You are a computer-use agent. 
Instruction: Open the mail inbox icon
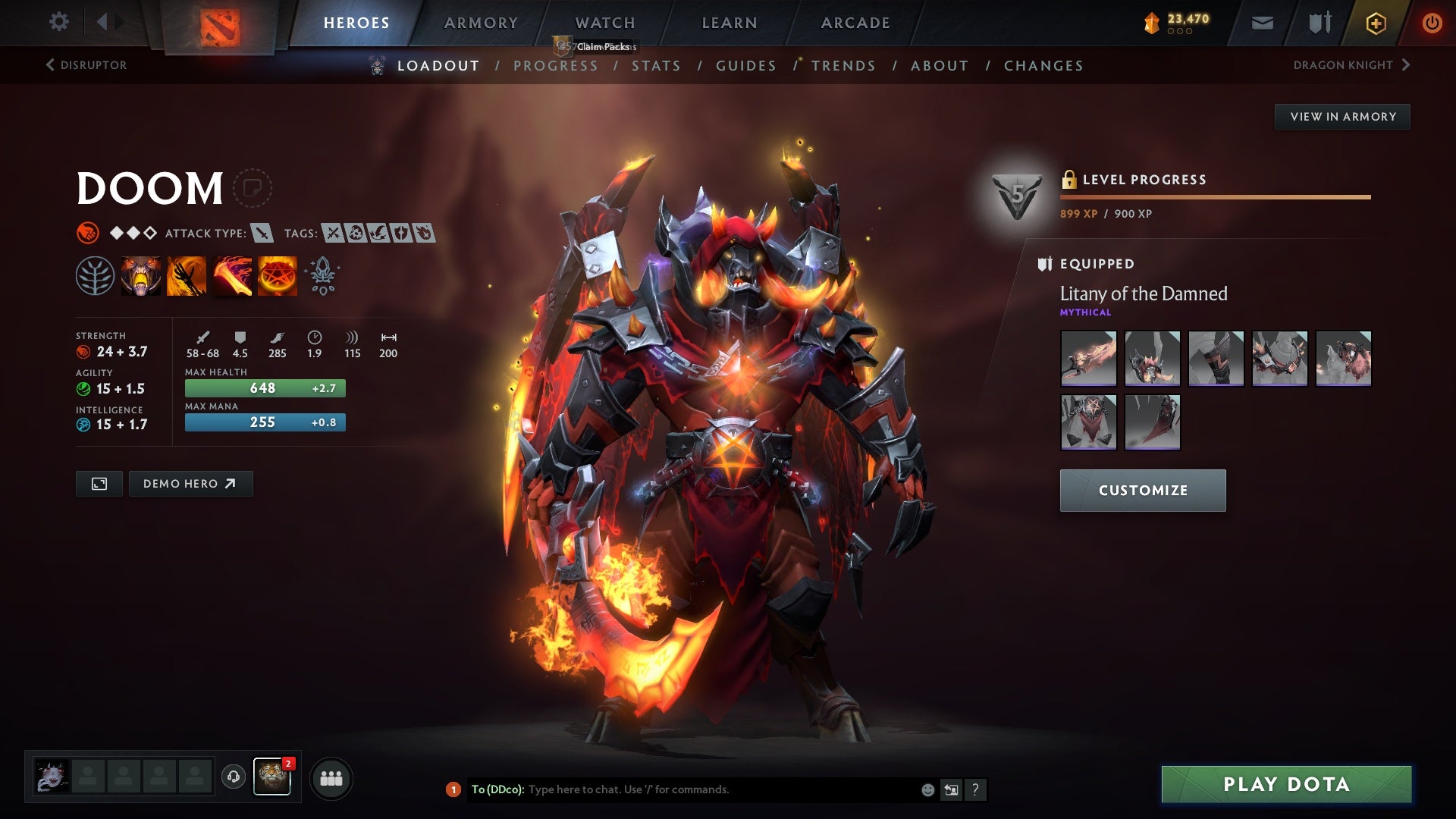pyautogui.click(x=1262, y=22)
